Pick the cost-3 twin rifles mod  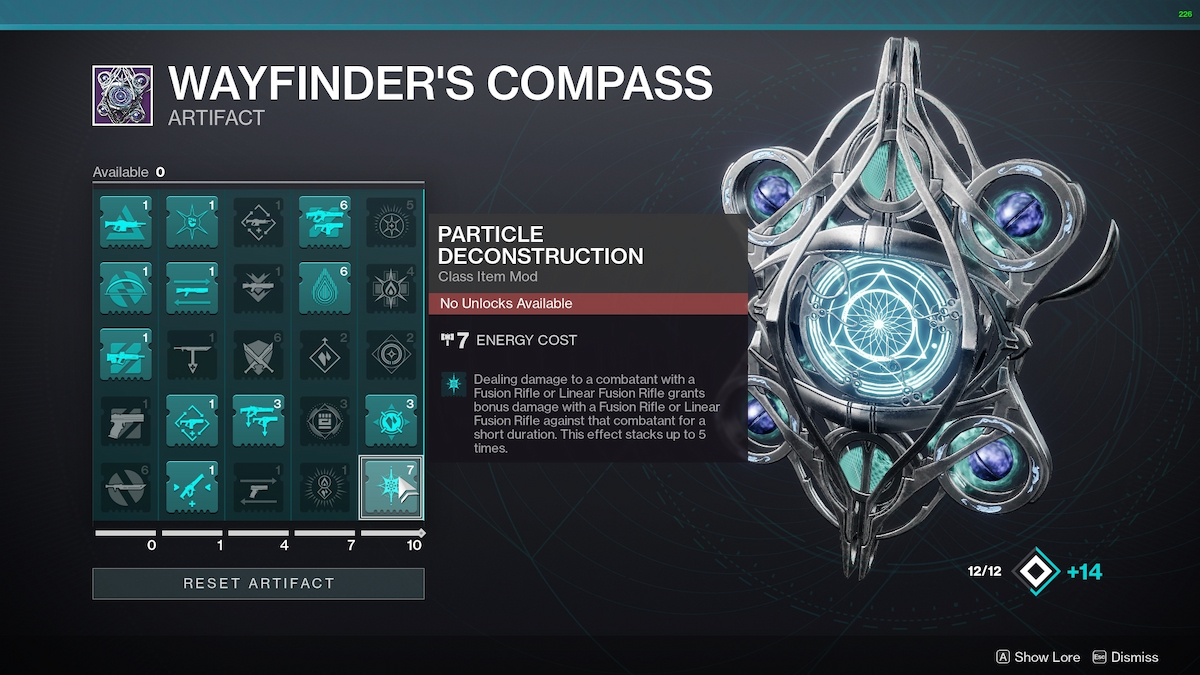coord(258,420)
